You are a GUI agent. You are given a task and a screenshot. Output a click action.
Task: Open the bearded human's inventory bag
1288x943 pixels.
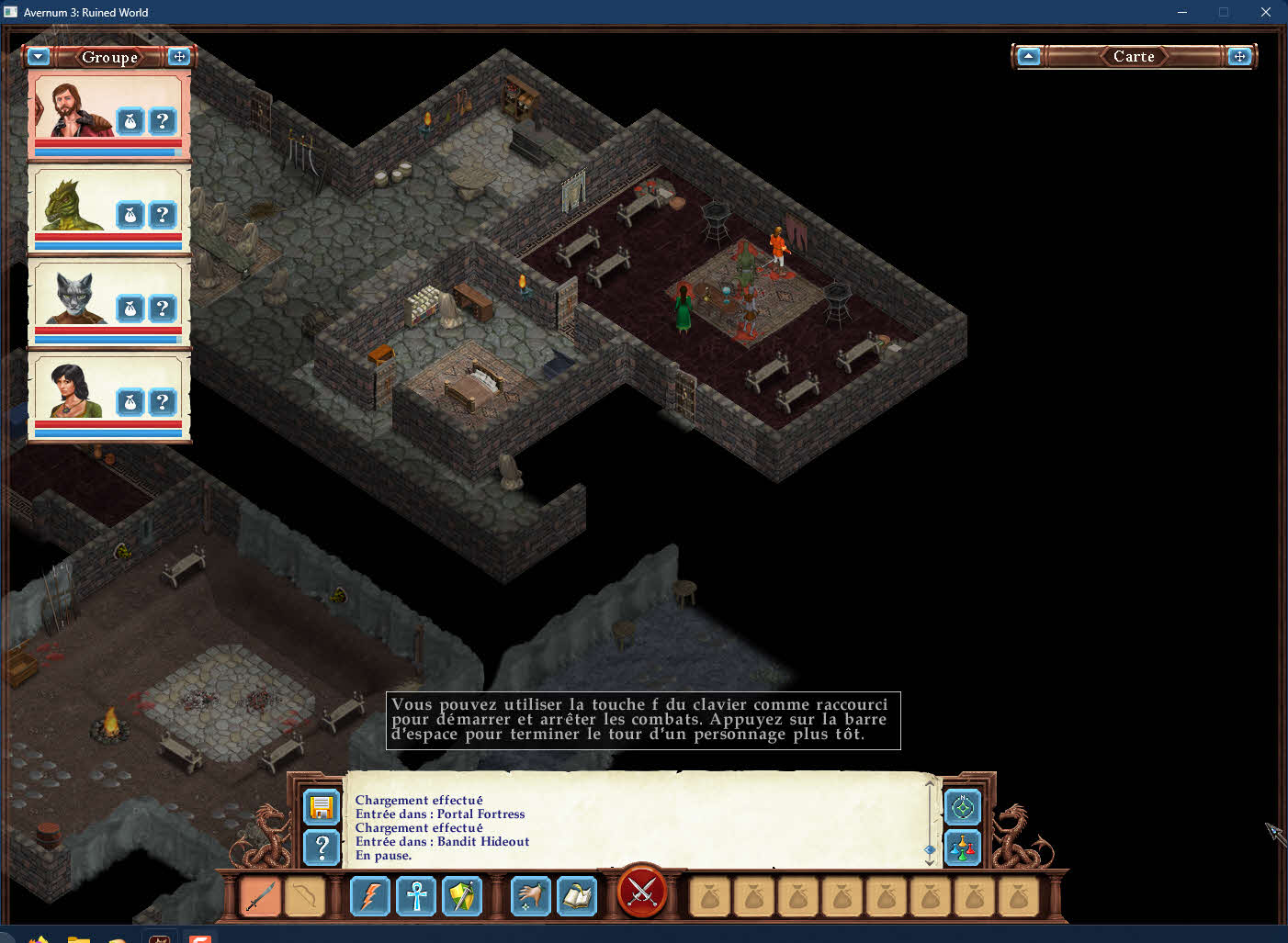click(x=130, y=121)
